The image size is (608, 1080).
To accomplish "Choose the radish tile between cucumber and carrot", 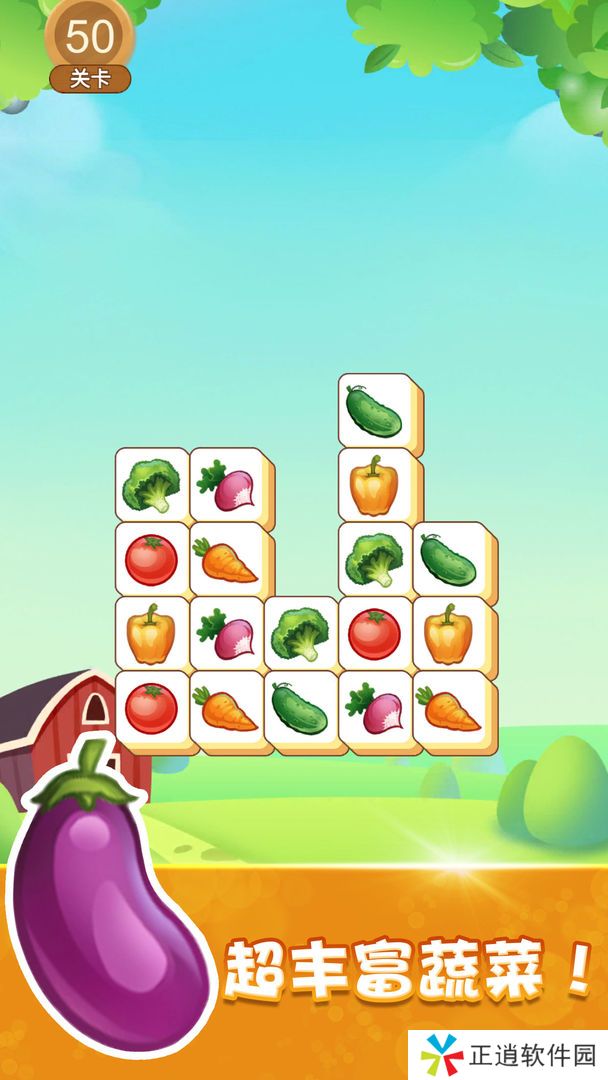I will click(373, 707).
